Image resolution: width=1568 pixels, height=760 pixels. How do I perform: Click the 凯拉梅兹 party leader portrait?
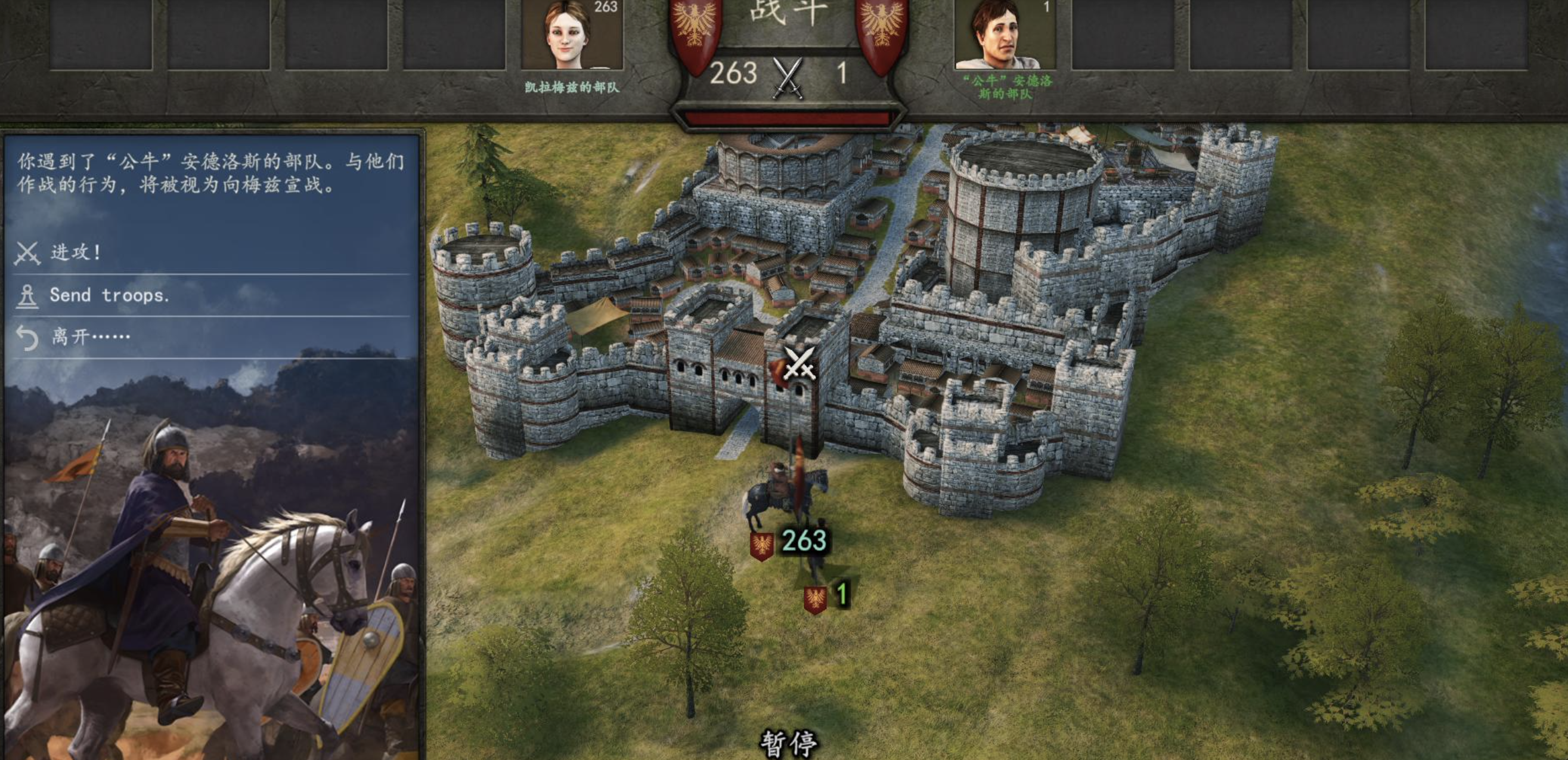click(571, 35)
